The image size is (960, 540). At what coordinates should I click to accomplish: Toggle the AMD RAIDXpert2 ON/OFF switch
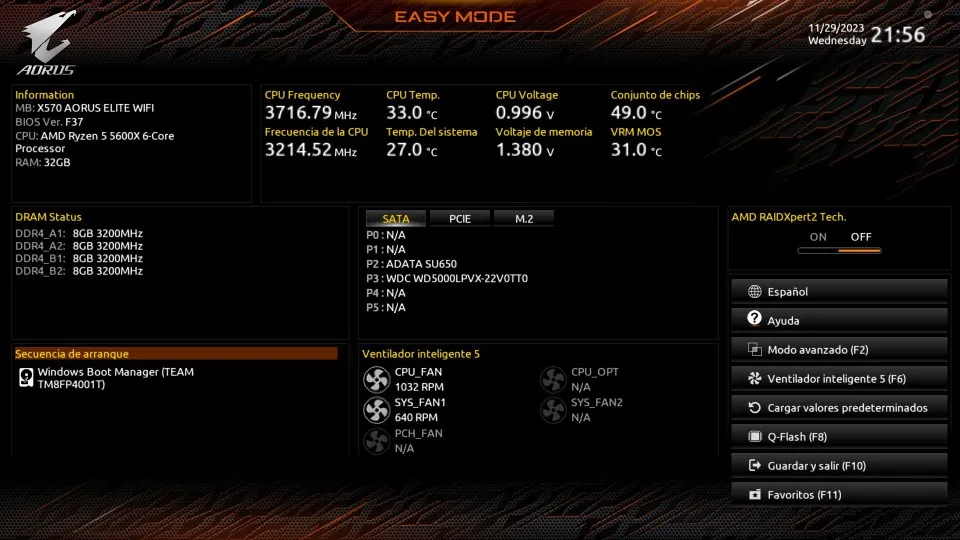click(839, 249)
